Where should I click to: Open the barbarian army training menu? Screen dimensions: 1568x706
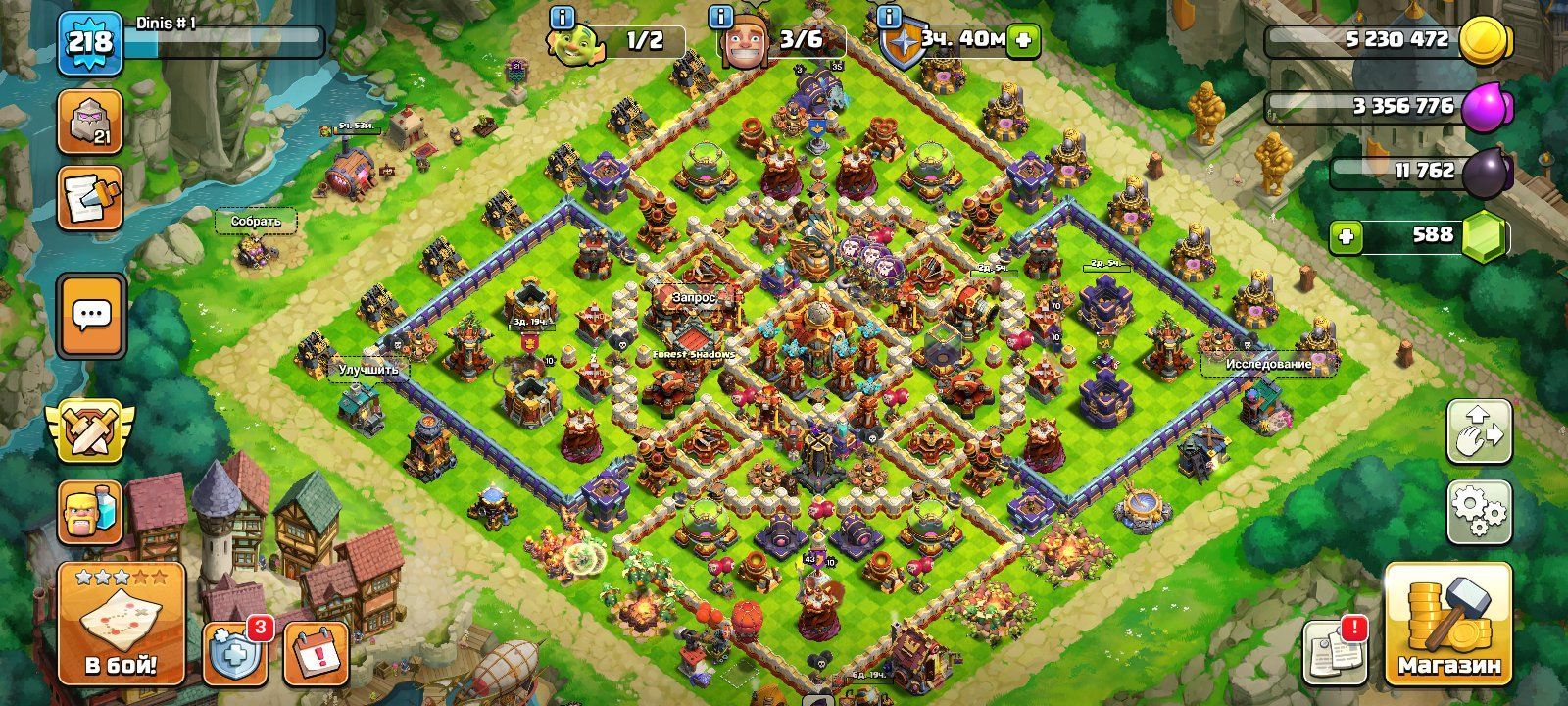(90, 512)
